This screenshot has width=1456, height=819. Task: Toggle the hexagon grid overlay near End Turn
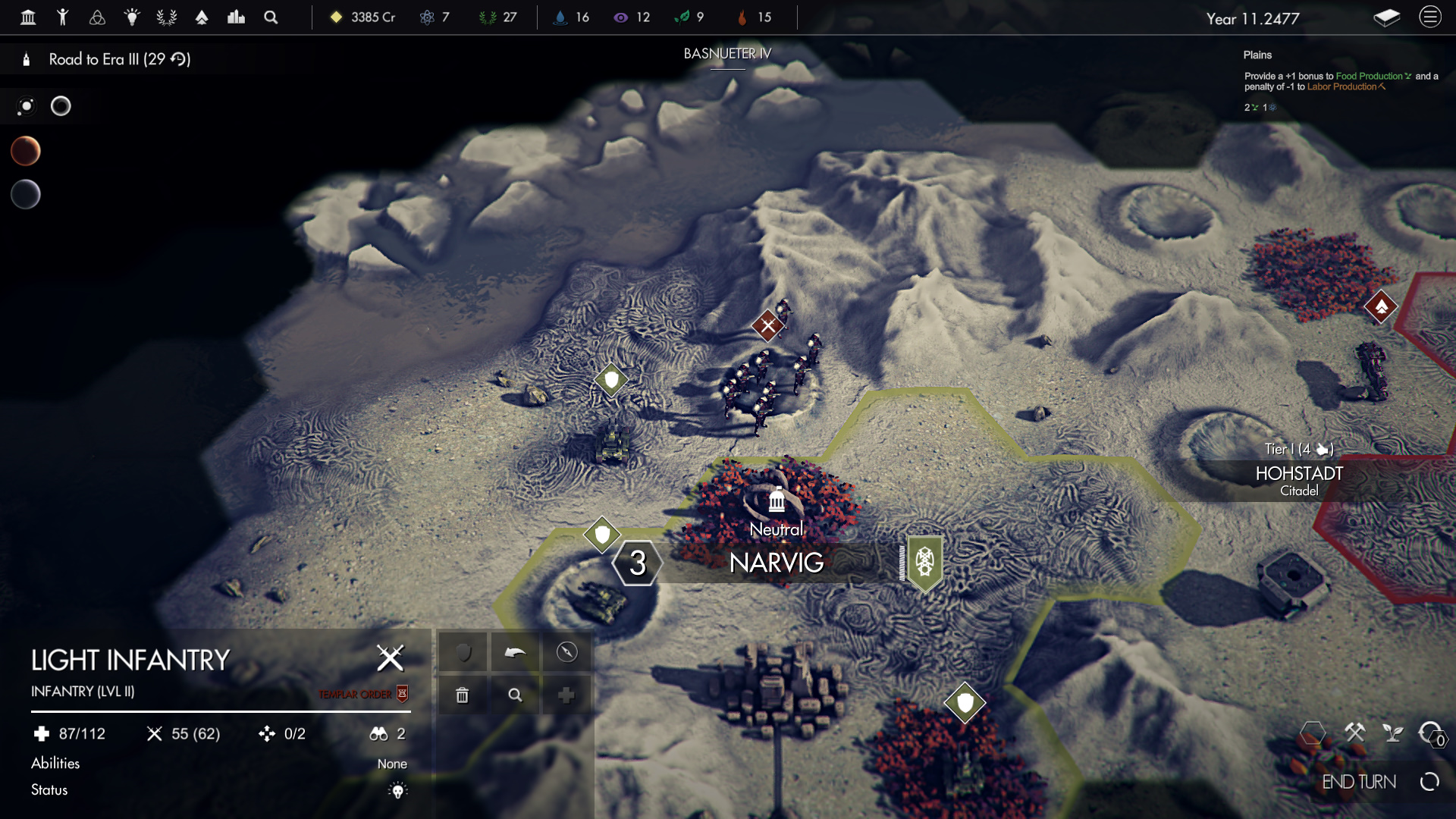coord(1314,733)
